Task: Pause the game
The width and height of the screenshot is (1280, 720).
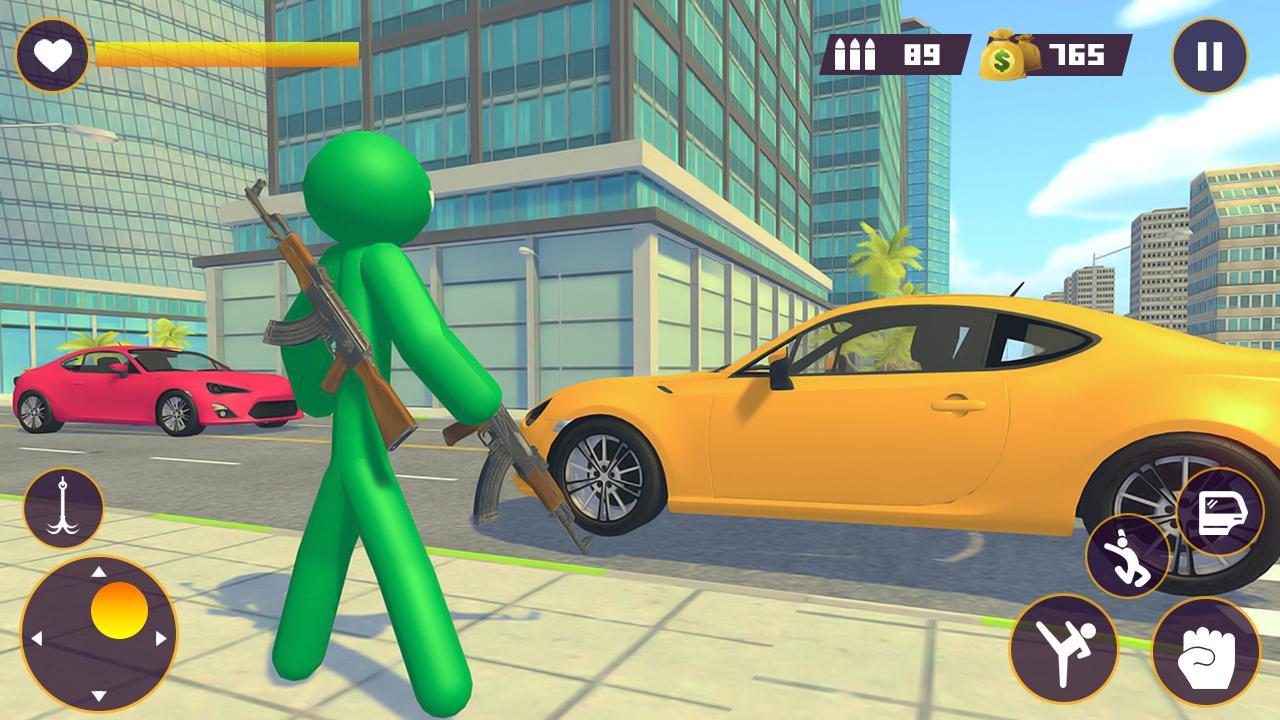Action: 1209,56
